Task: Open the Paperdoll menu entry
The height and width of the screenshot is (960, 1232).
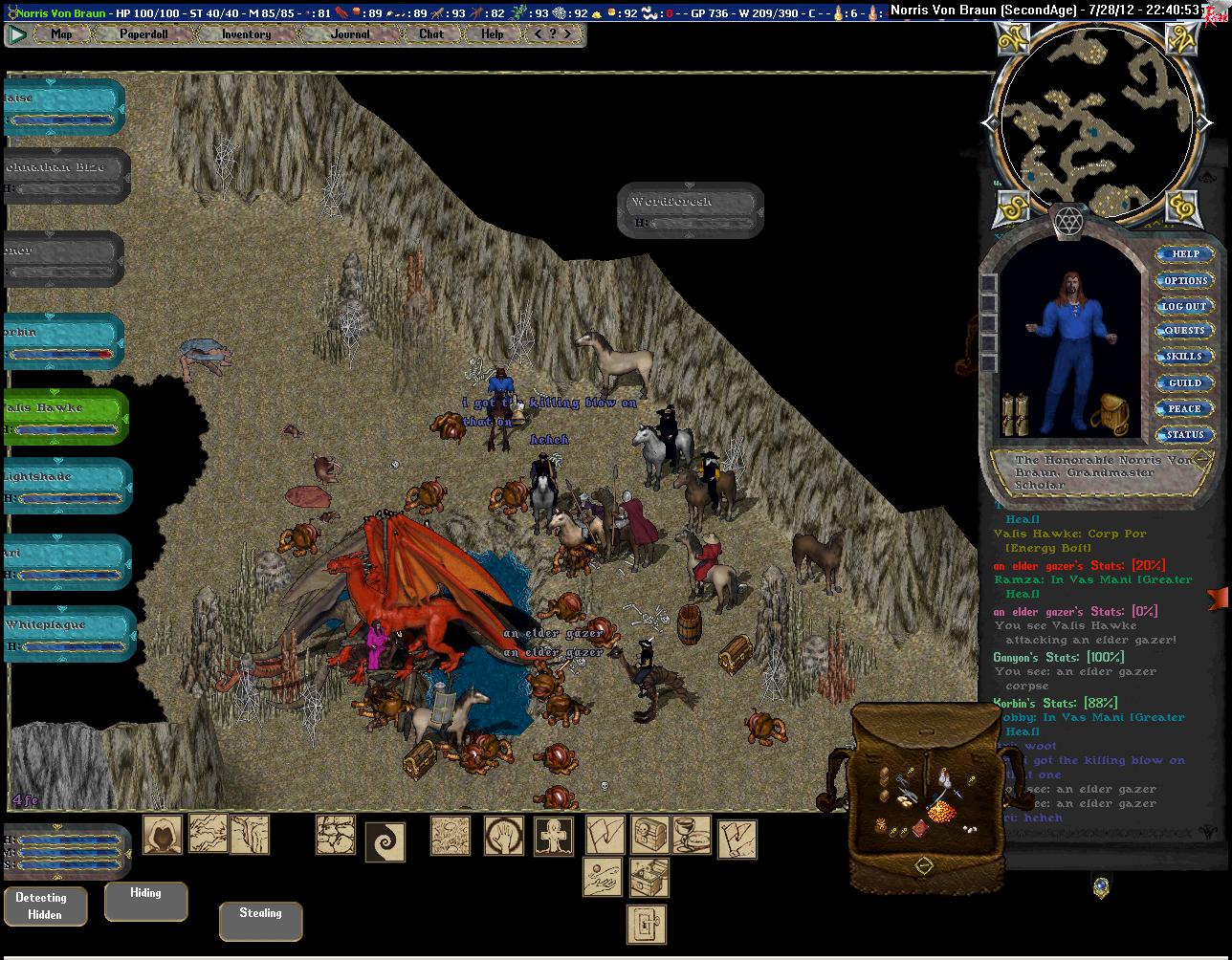Action: [x=143, y=33]
